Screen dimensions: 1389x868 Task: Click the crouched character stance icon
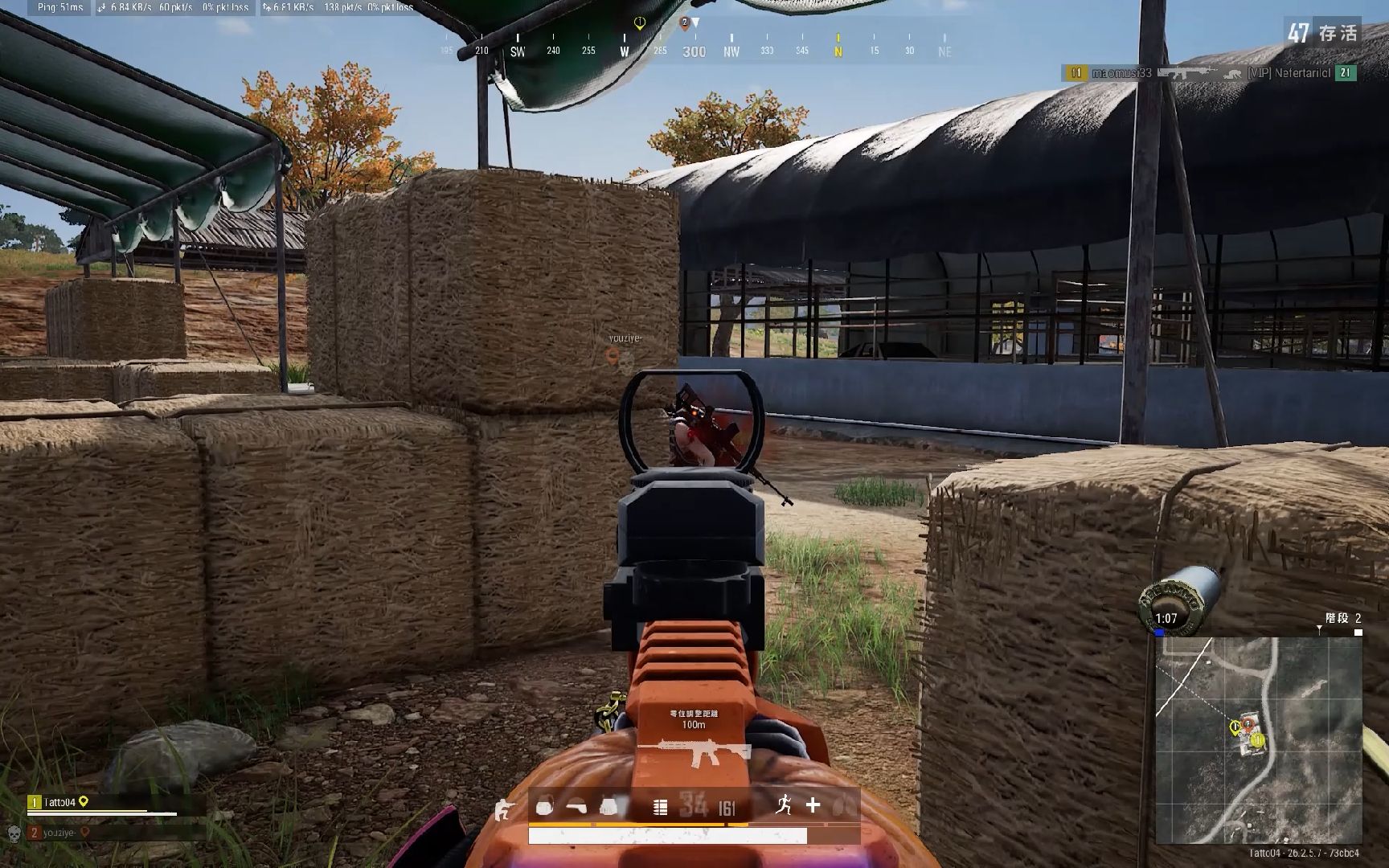(x=504, y=809)
